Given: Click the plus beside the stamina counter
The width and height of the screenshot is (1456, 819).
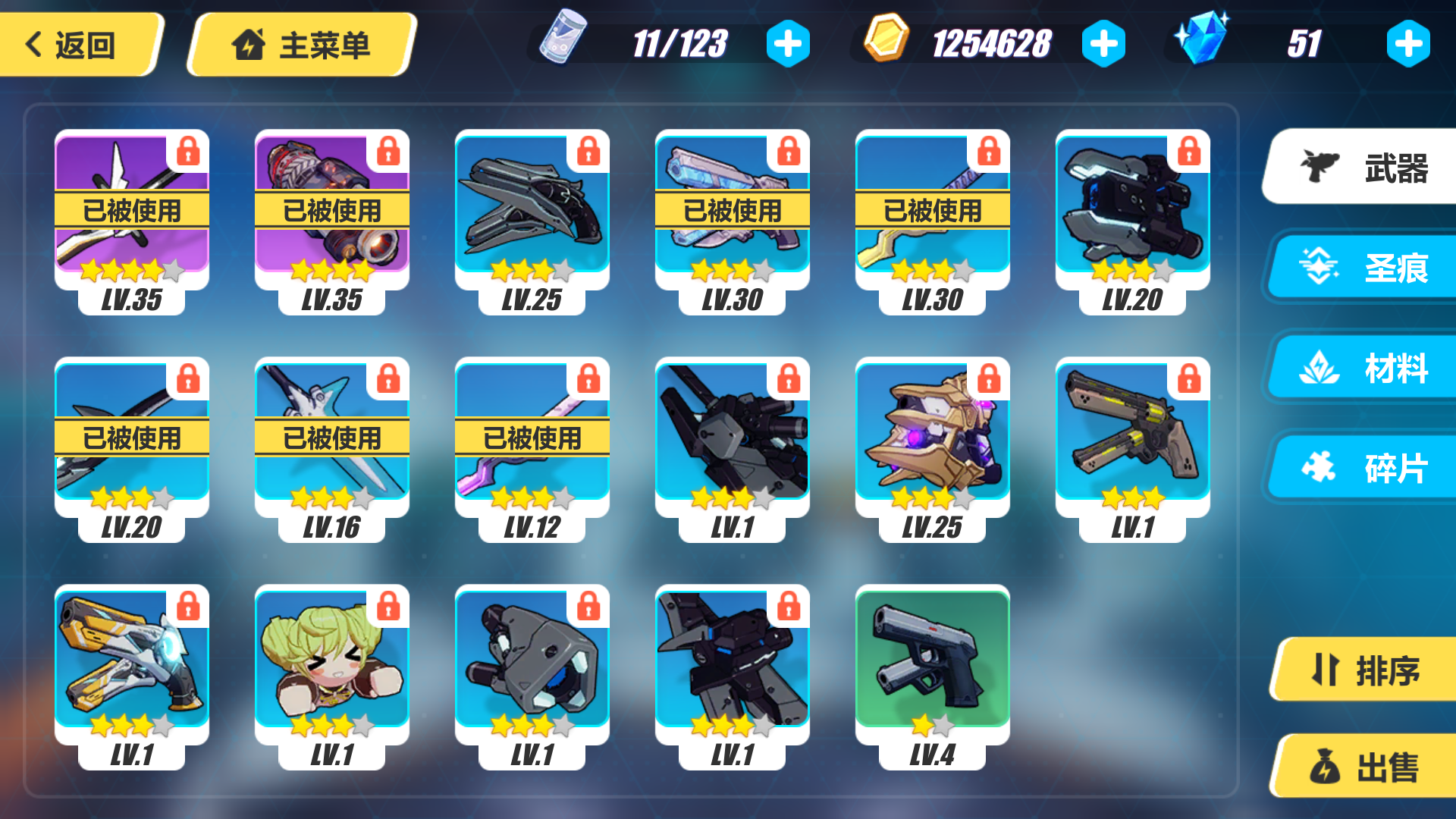Looking at the screenshot, I should click(789, 42).
